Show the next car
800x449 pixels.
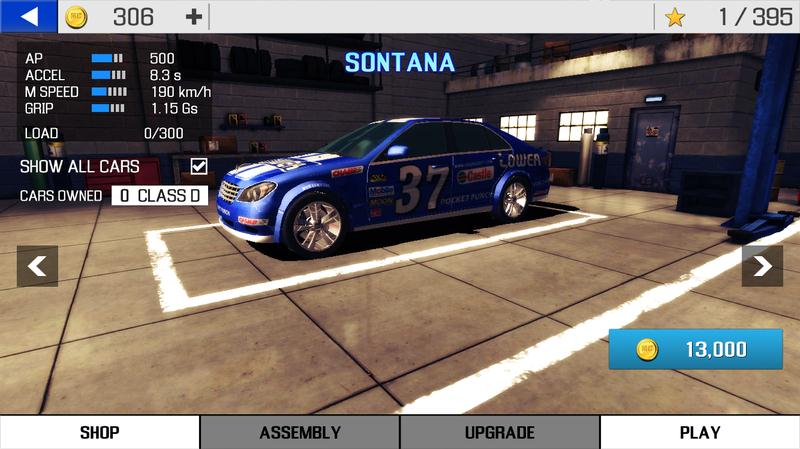(762, 266)
